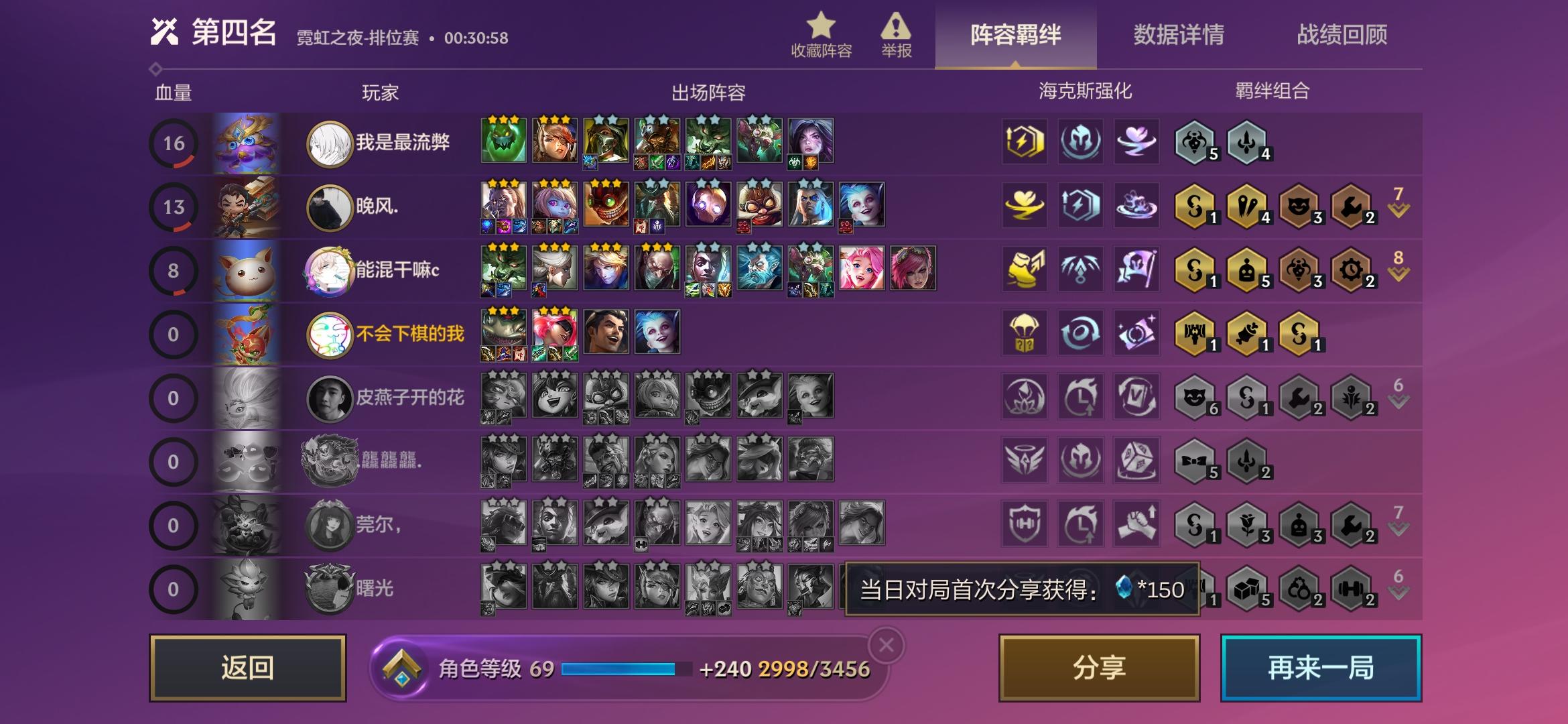Click the parachute loot-box augment icon
This screenshot has height=724, width=1568.
pos(1023,333)
